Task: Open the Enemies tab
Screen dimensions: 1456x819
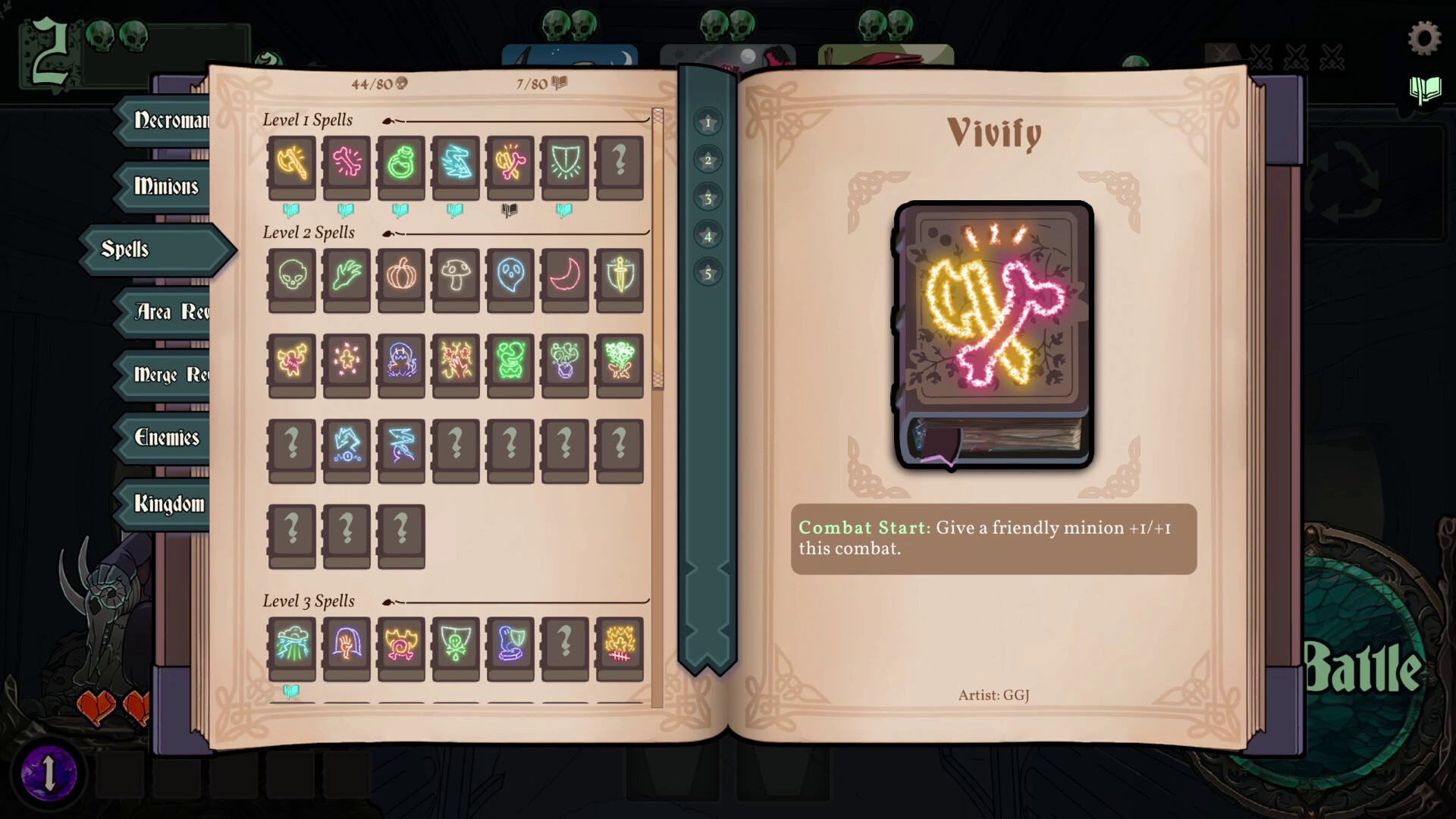Action: 167,438
